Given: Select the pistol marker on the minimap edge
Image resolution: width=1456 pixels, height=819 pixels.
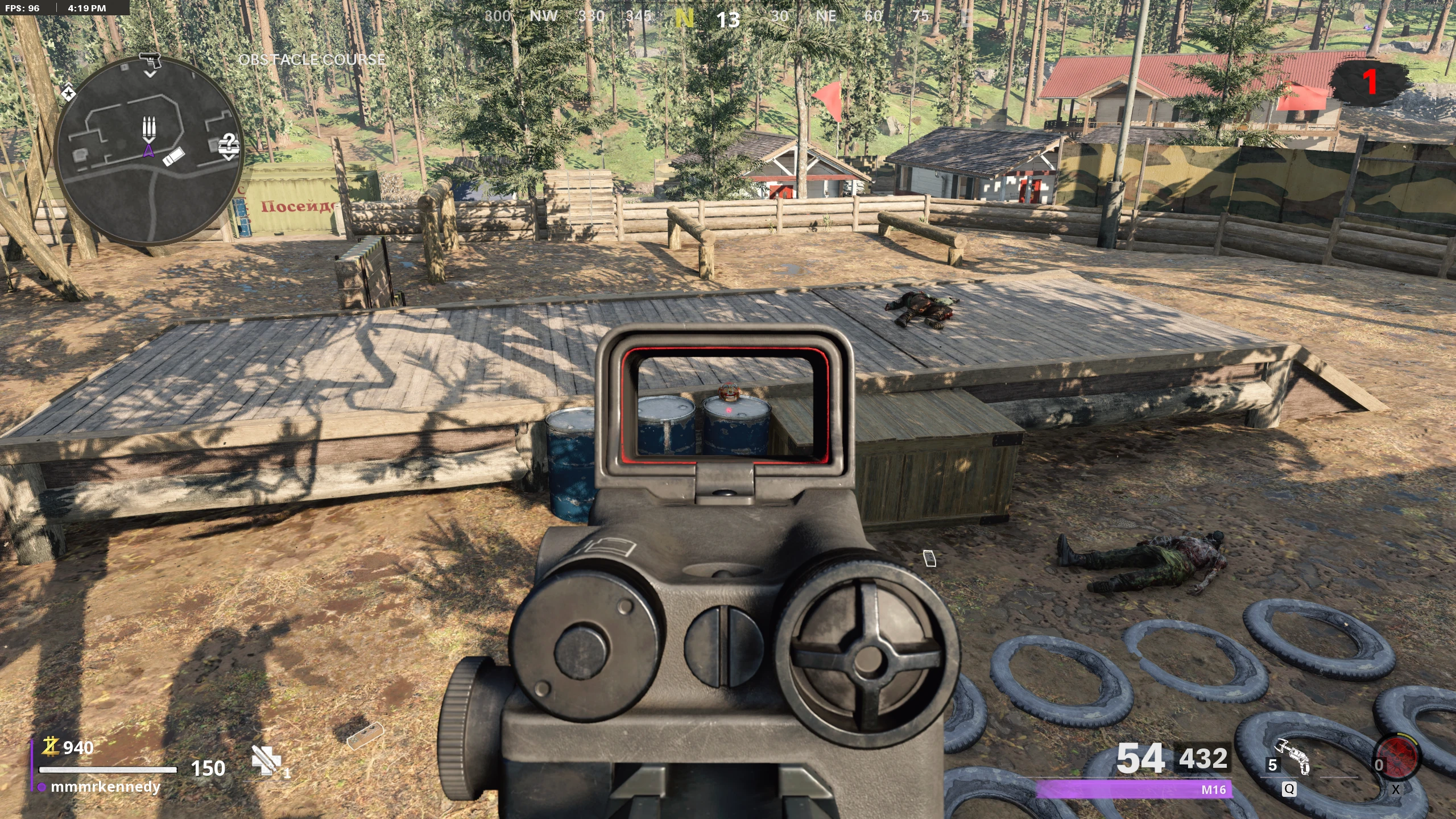Looking at the screenshot, I should tap(150, 60).
